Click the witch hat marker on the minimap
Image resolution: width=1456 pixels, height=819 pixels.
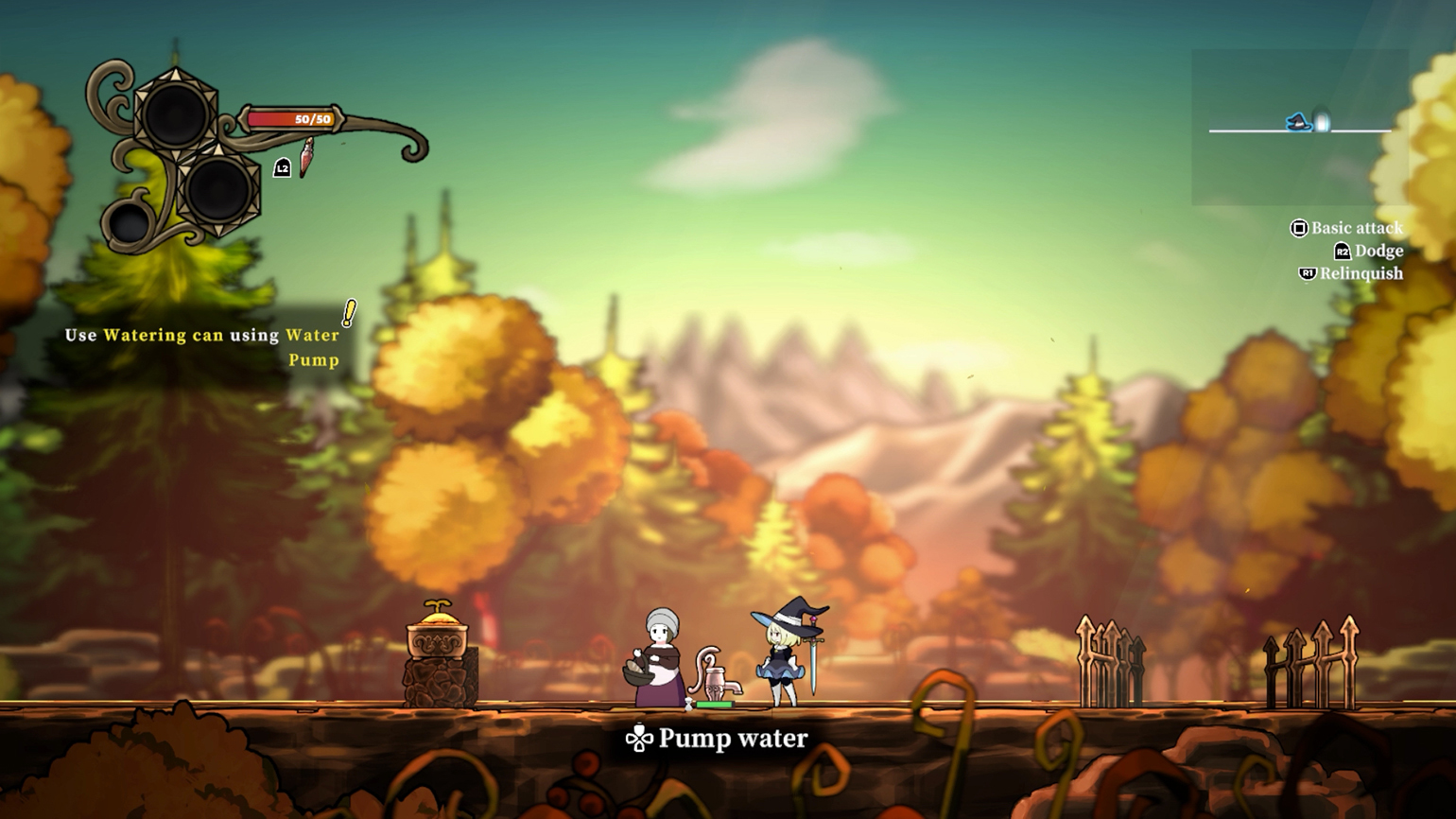pos(1298,122)
